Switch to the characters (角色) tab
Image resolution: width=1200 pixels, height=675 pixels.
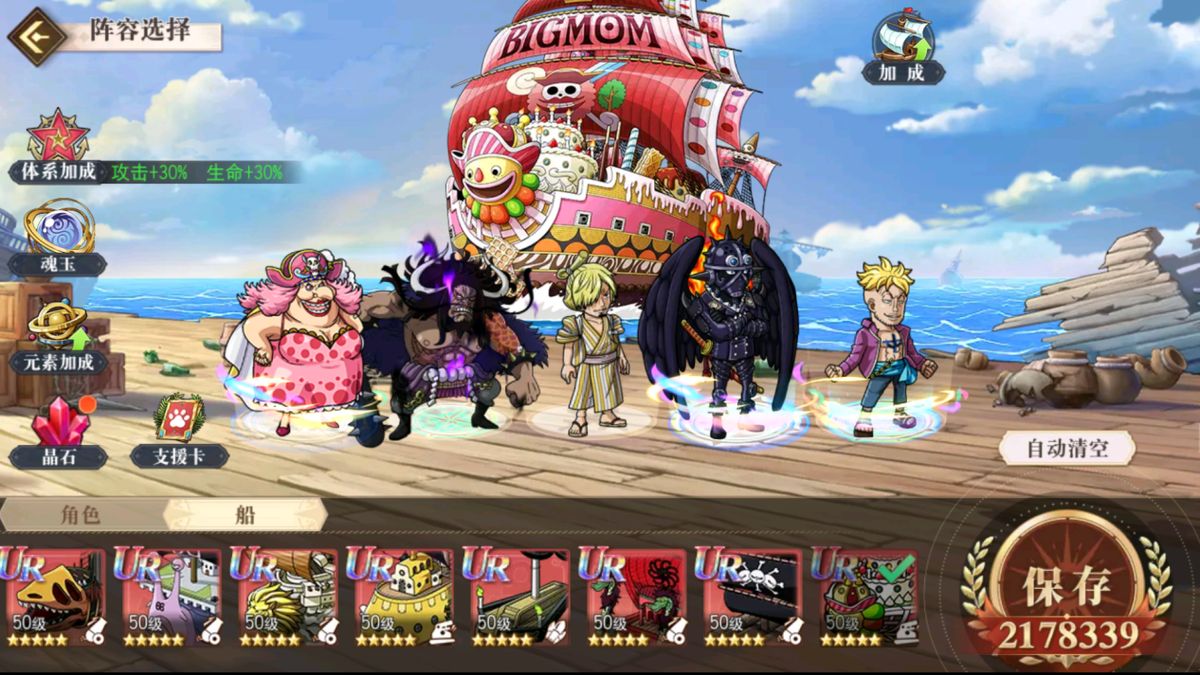pyautogui.click(x=82, y=515)
